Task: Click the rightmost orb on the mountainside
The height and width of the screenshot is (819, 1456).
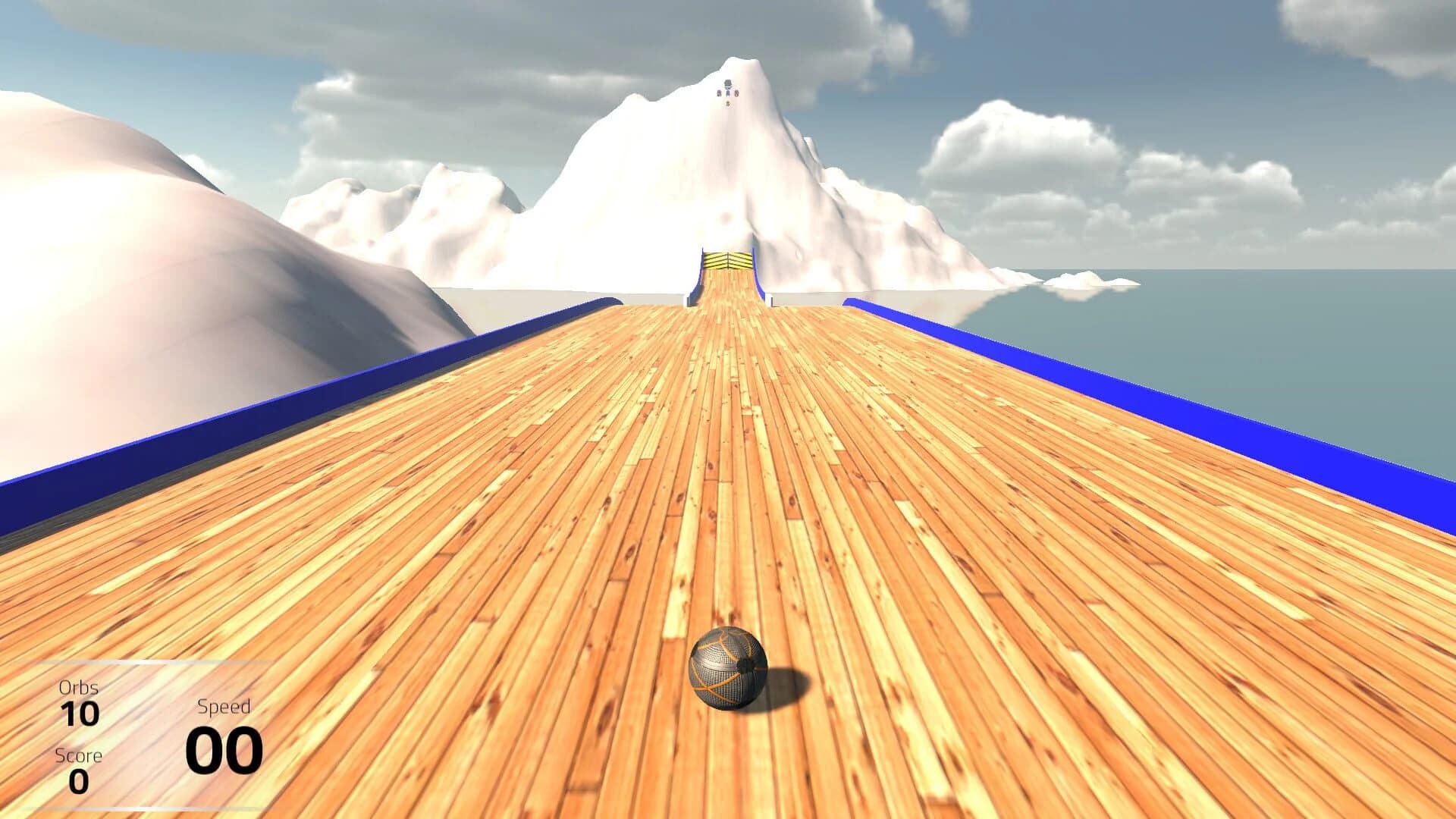Action: (736, 93)
